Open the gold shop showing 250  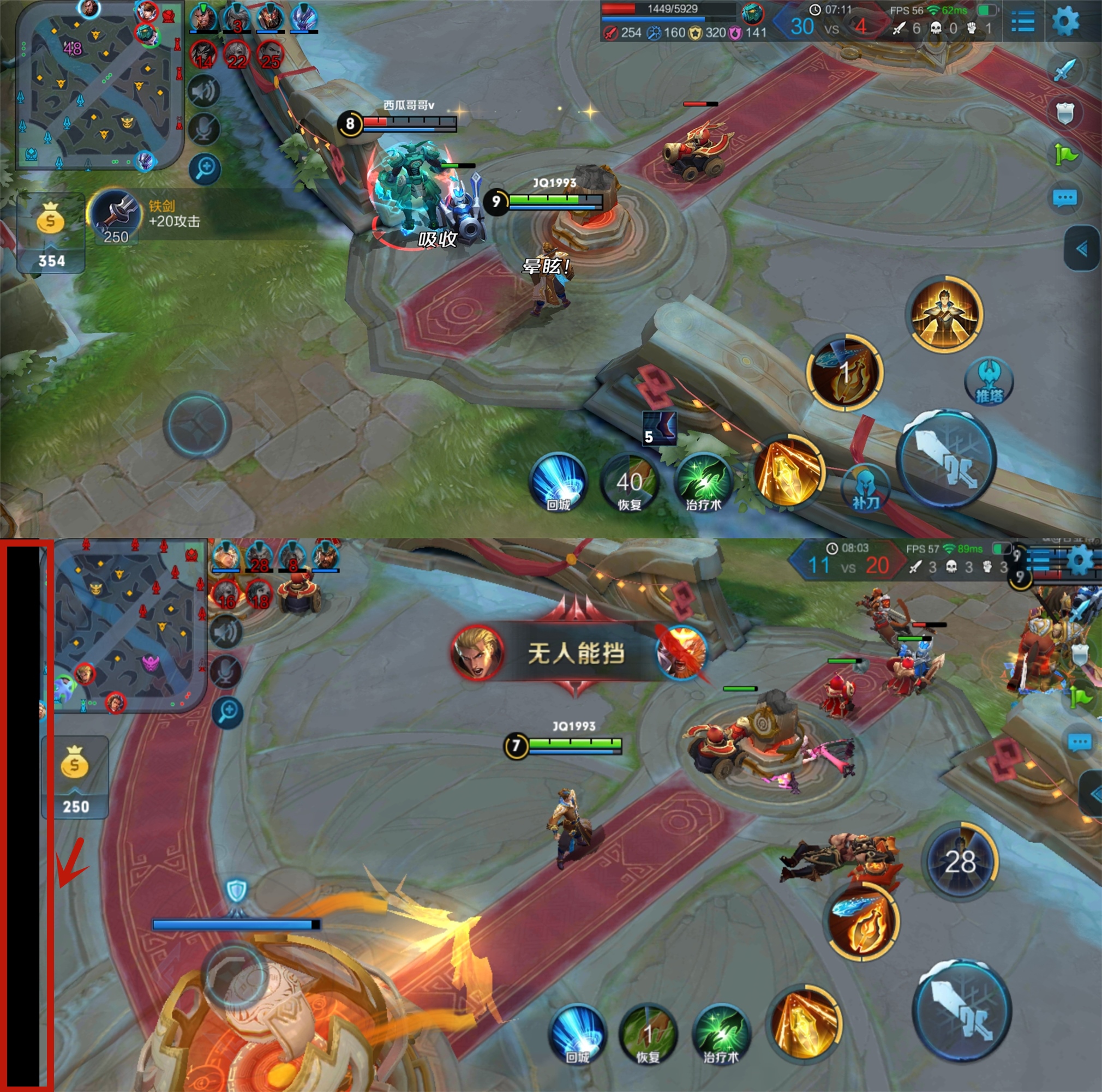tap(75, 776)
